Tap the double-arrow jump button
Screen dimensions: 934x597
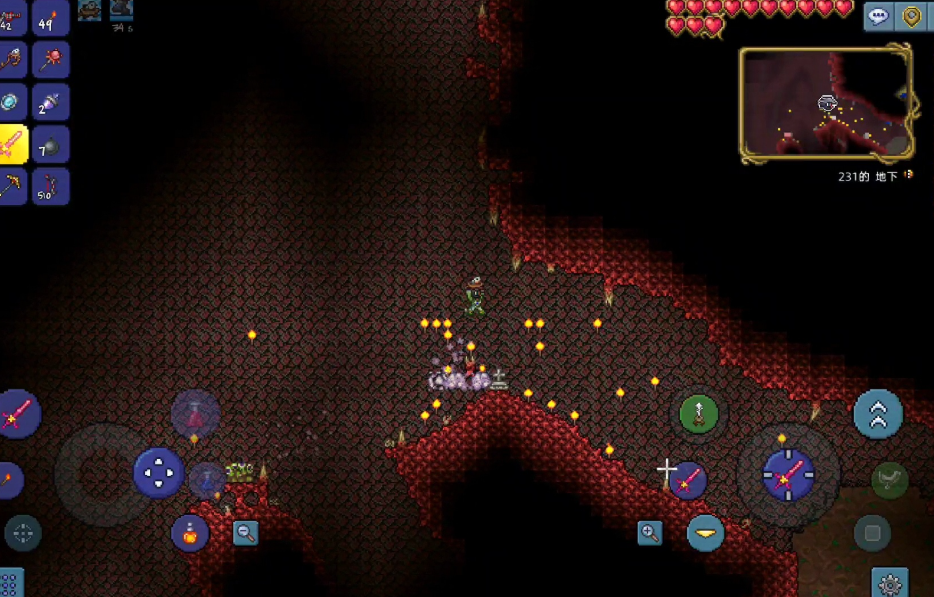[878, 414]
